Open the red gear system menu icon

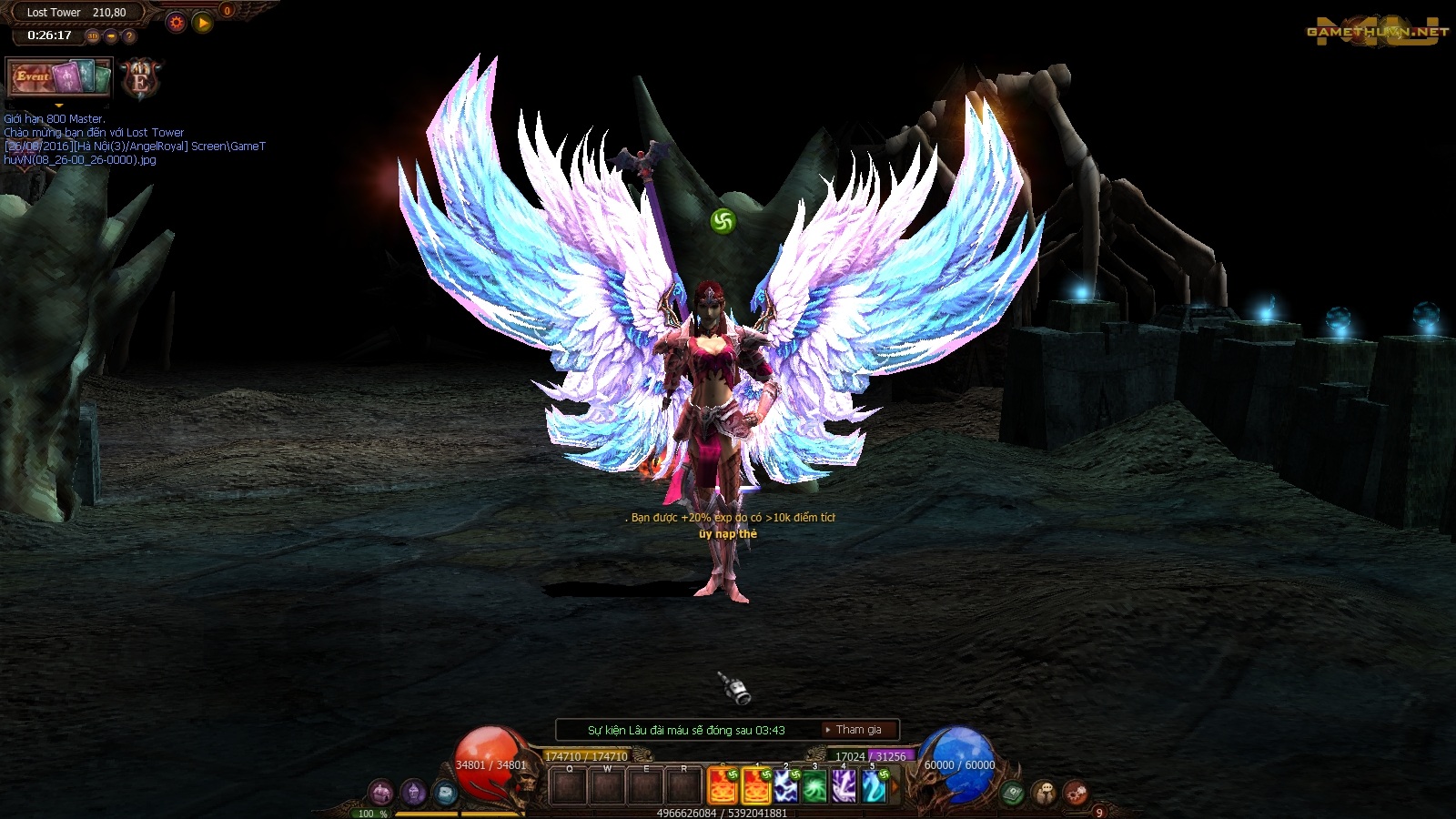[x=1075, y=794]
